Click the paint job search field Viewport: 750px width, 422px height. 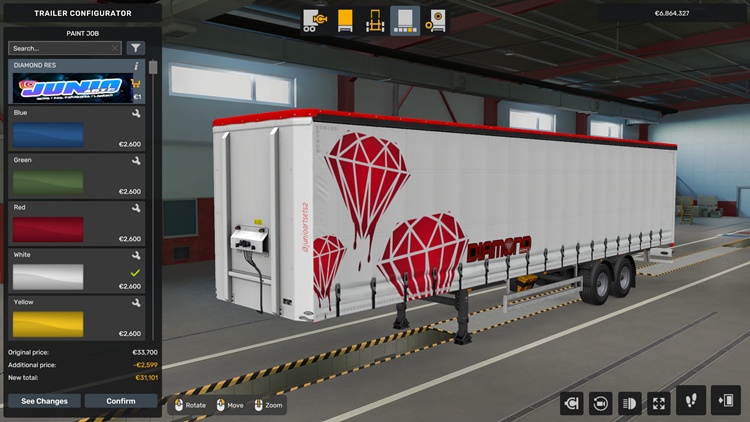62,48
